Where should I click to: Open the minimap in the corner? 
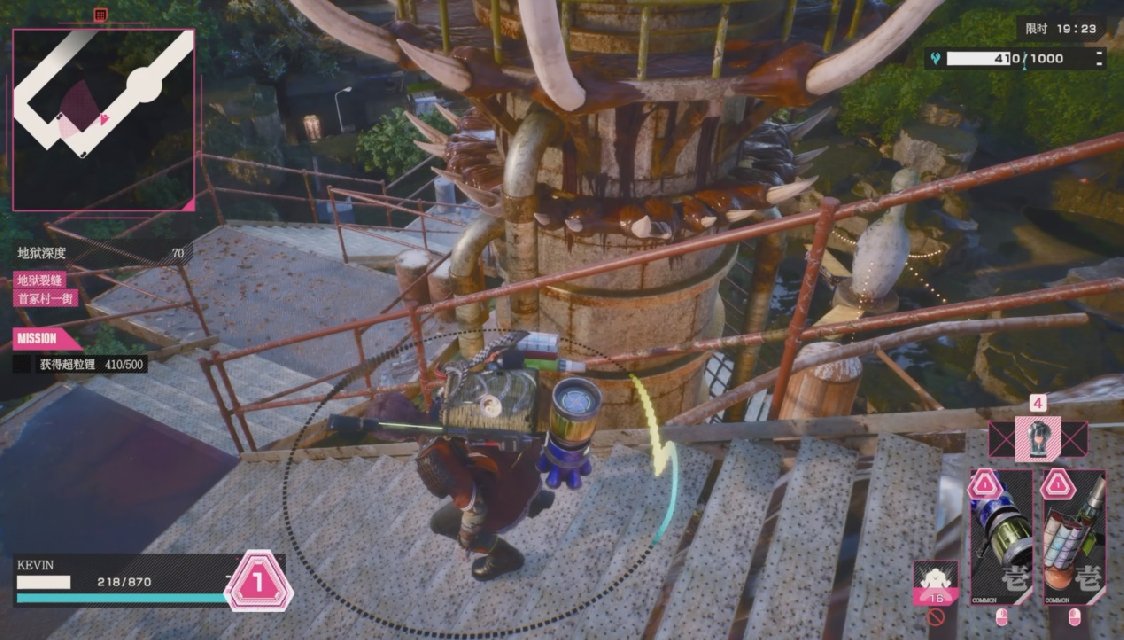click(x=103, y=119)
